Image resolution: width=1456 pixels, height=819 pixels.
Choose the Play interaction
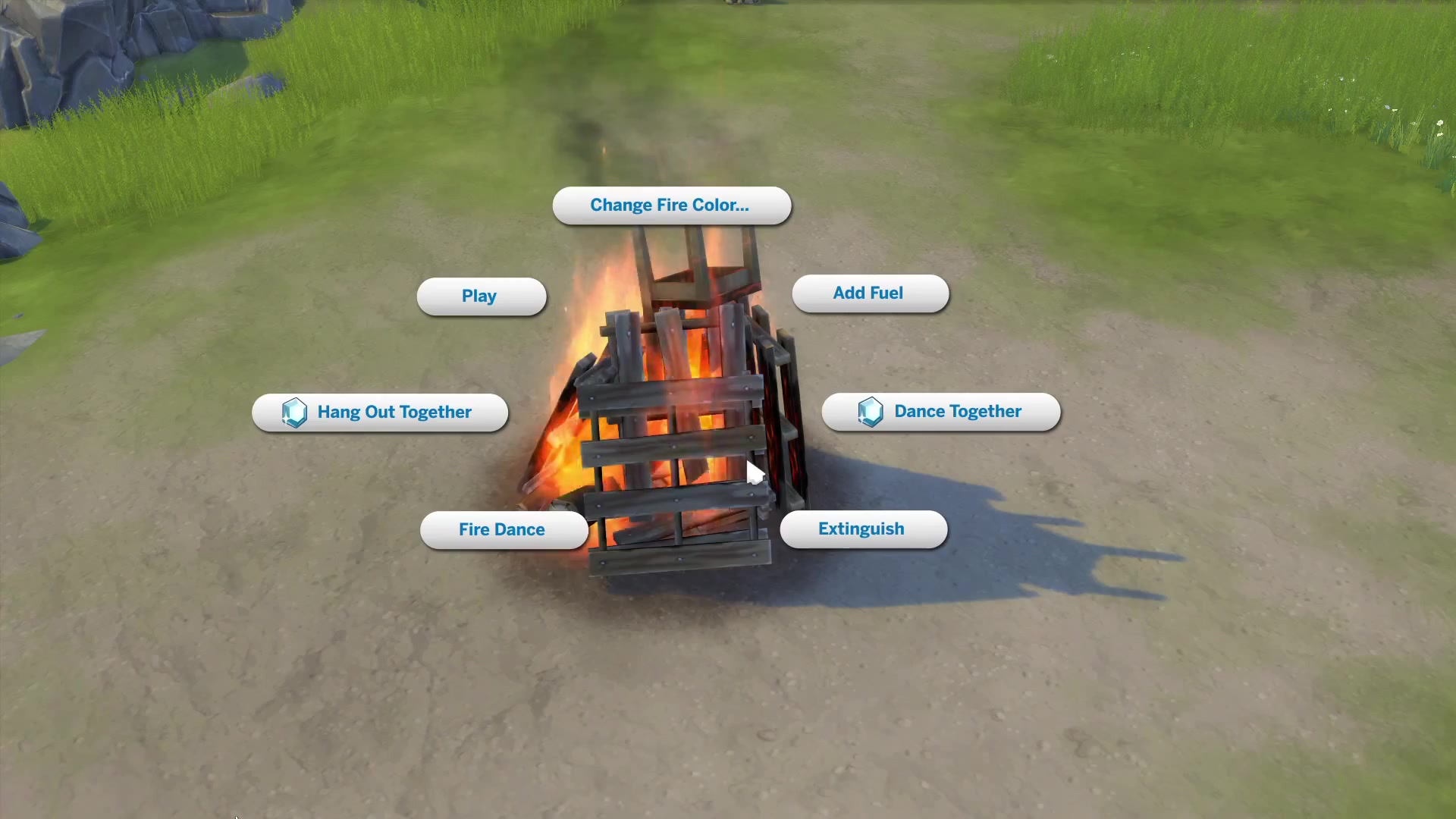tap(481, 297)
